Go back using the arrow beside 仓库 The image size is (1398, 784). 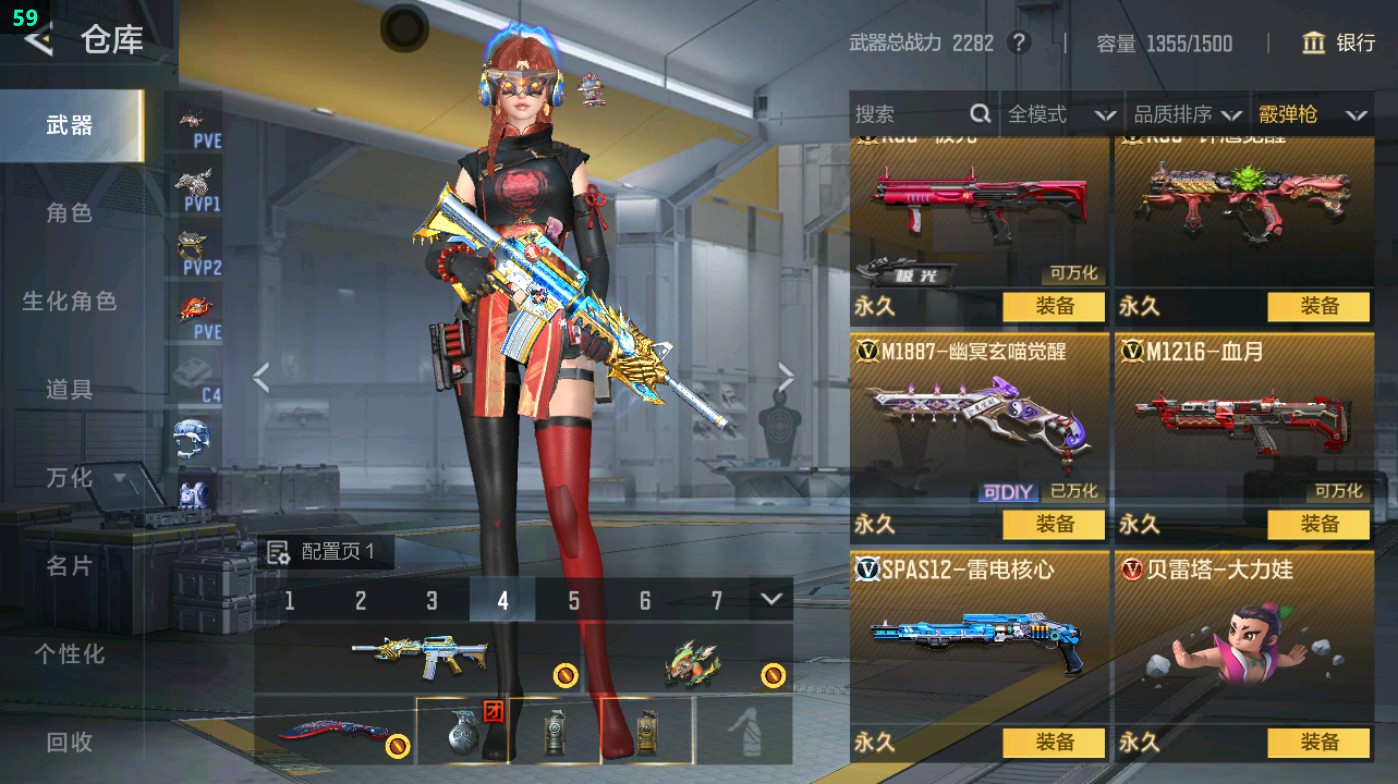(x=38, y=40)
